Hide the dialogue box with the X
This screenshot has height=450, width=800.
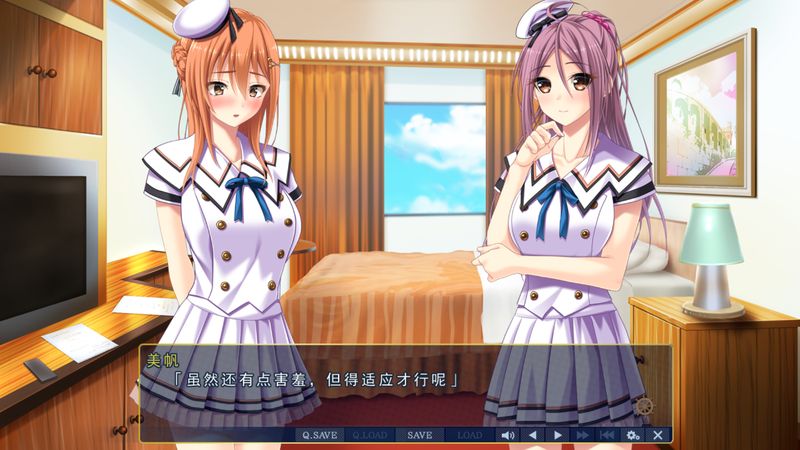(657, 435)
